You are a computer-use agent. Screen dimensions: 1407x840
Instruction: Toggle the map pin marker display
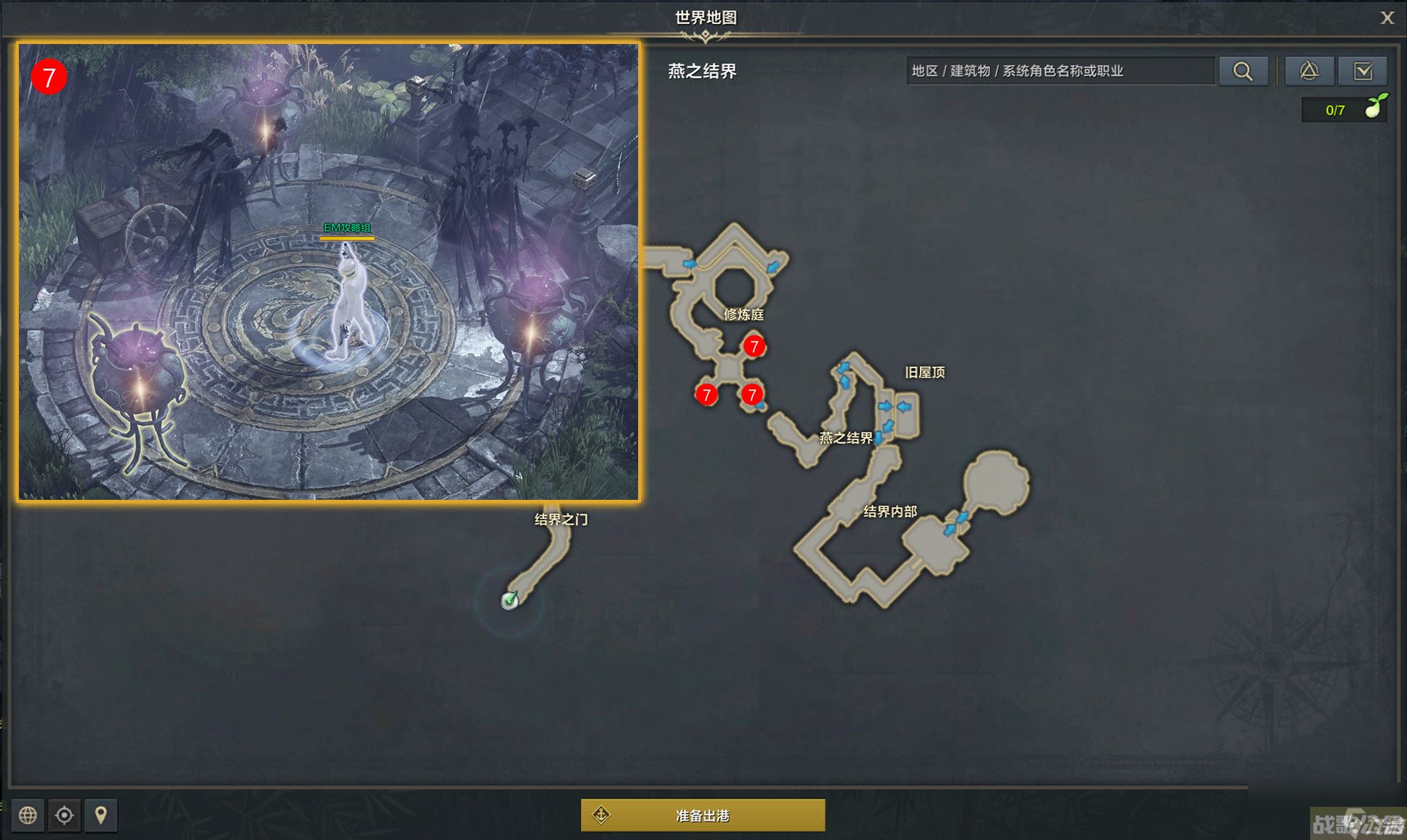(x=101, y=815)
